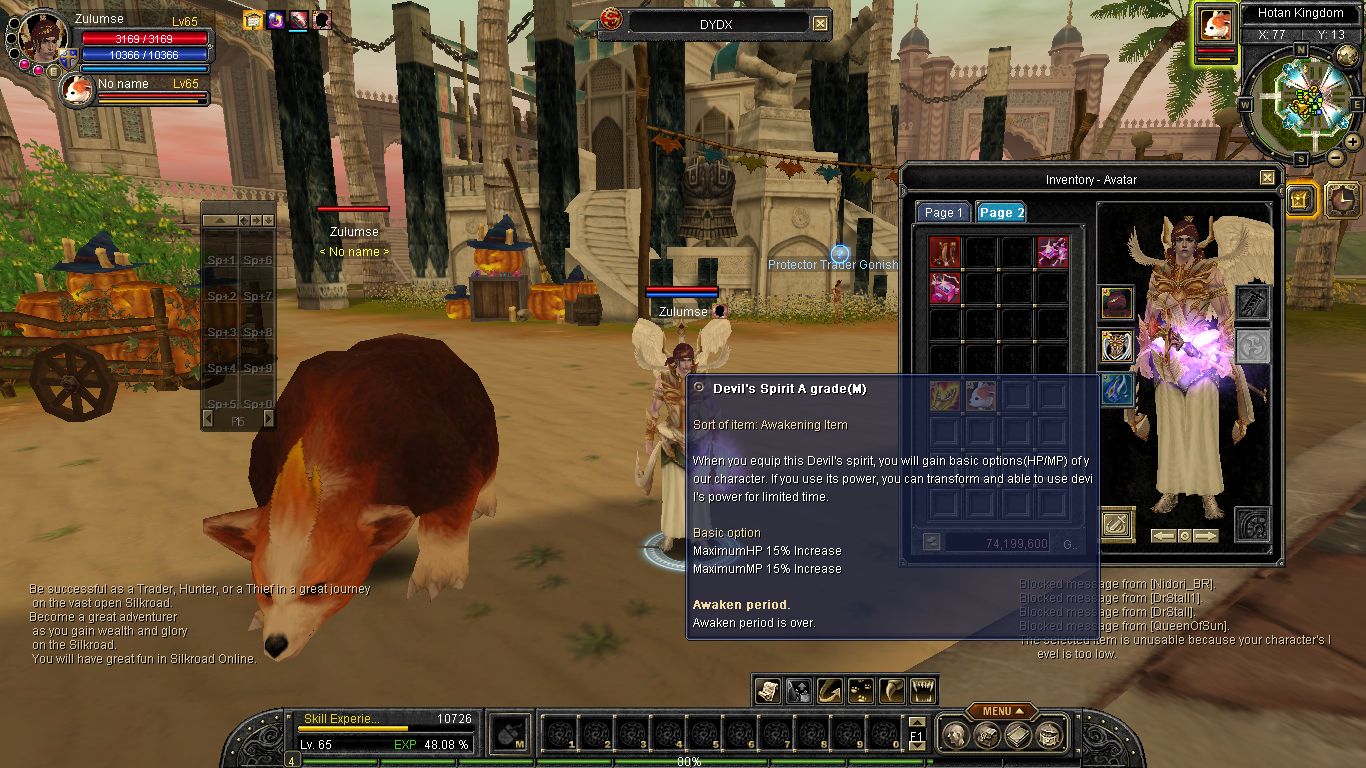Rotate the avatar preview right
Viewport: 1366px width, 768px height.
(1206, 536)
